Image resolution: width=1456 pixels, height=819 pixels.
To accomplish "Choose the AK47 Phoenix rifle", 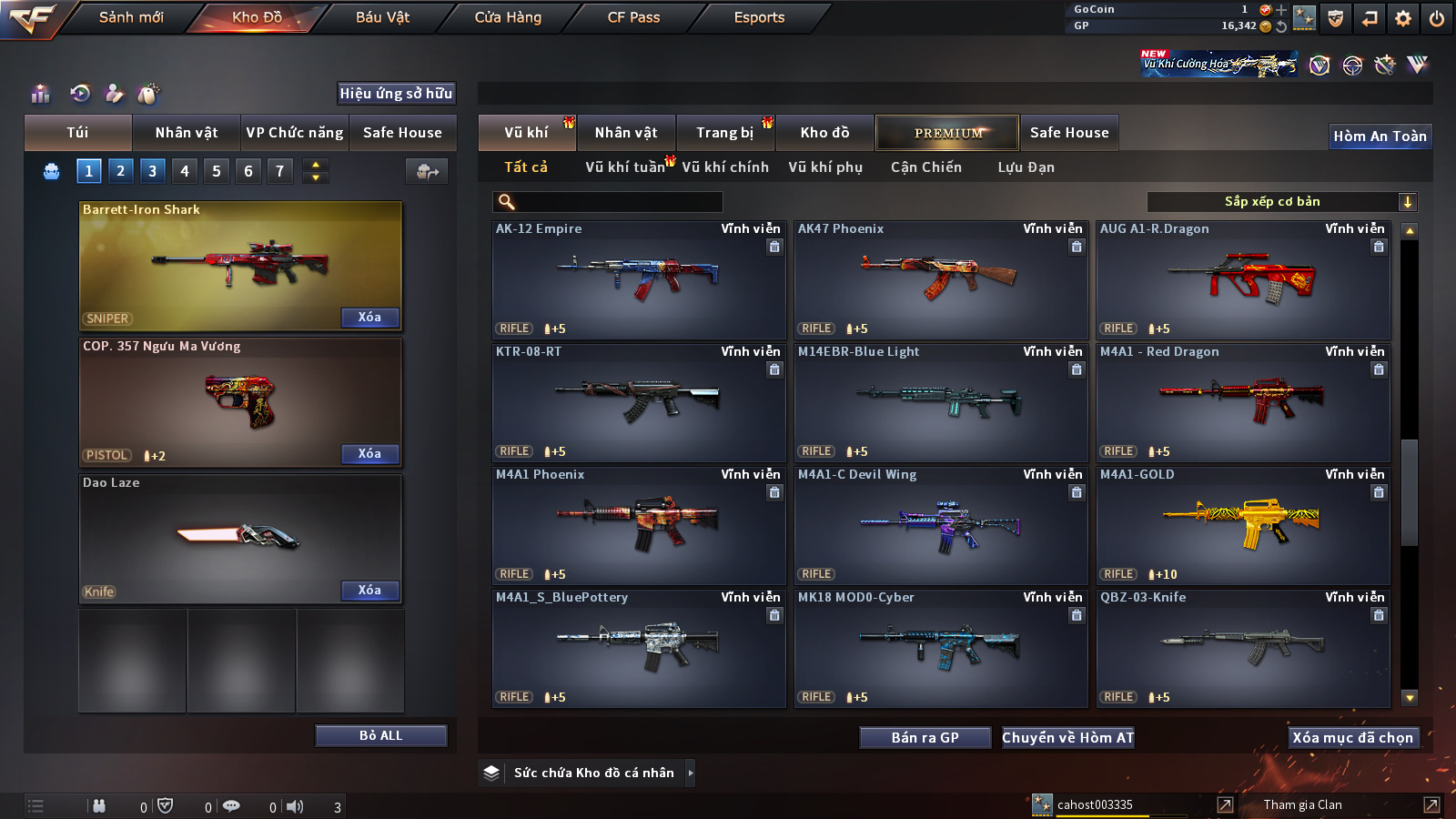I will click(x=941, y=279).
